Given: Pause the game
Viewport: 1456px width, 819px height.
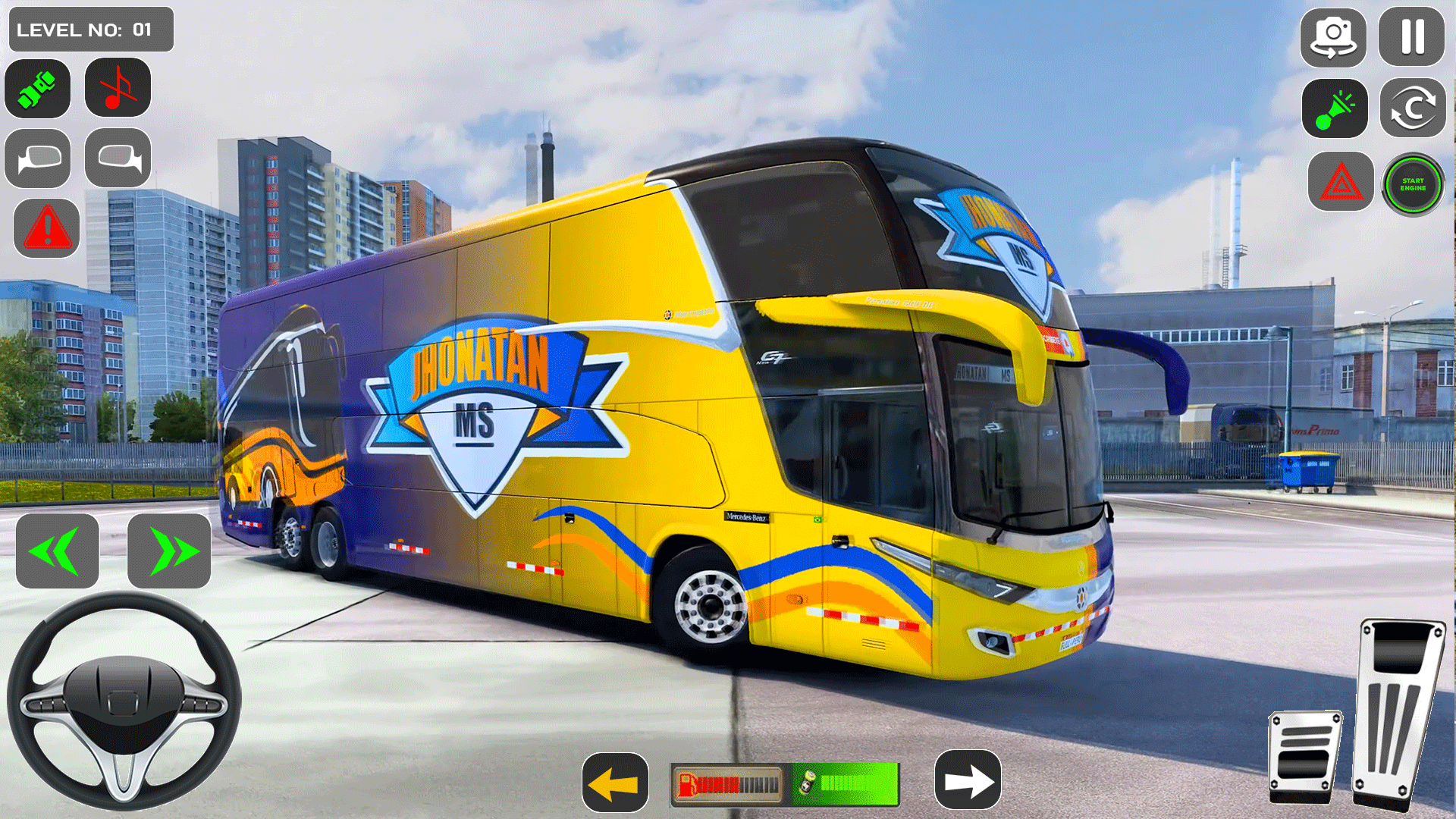Looking at the screenshot, I should 1411,38.
